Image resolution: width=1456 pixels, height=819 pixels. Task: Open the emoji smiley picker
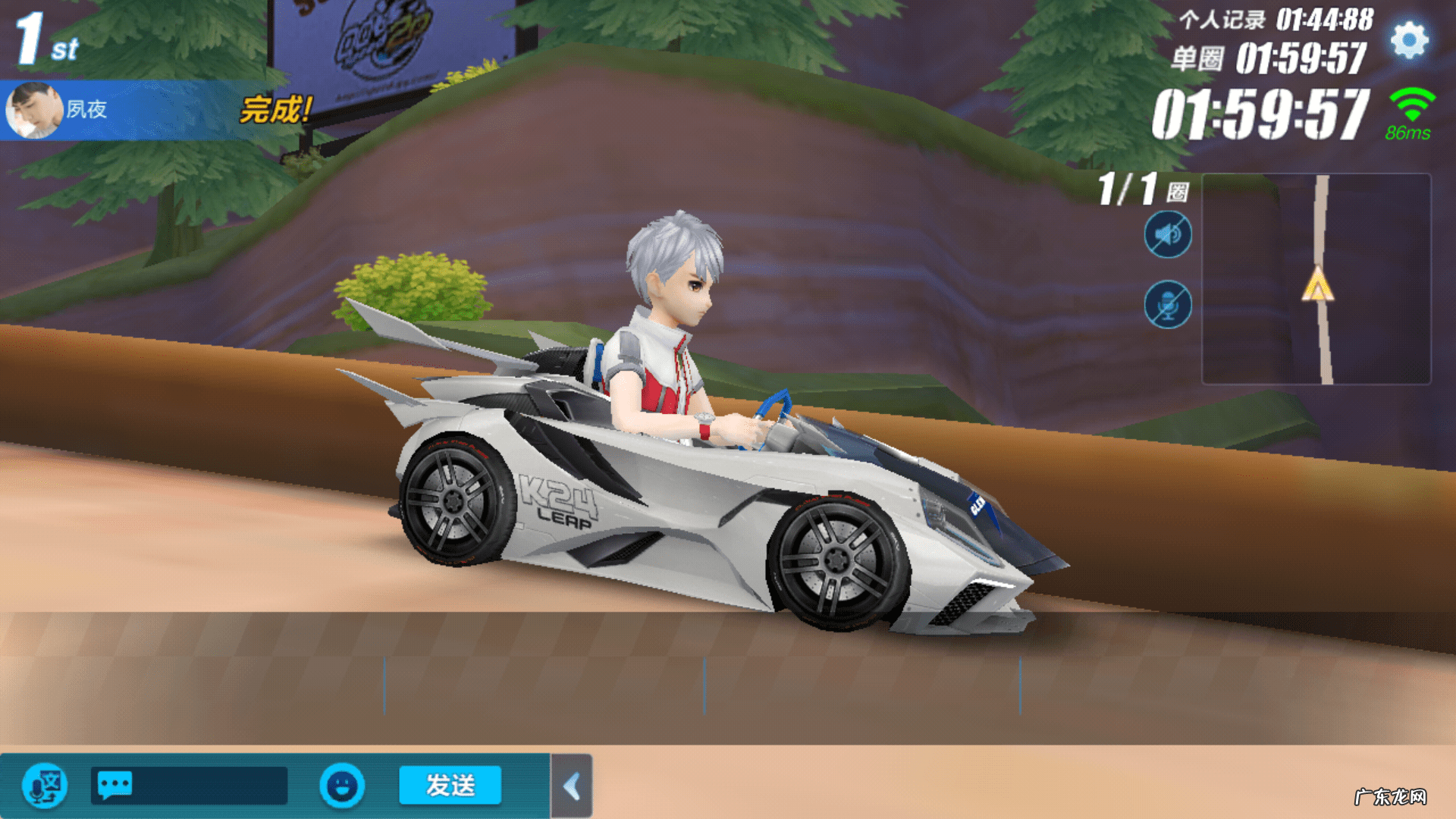(342, 786)
